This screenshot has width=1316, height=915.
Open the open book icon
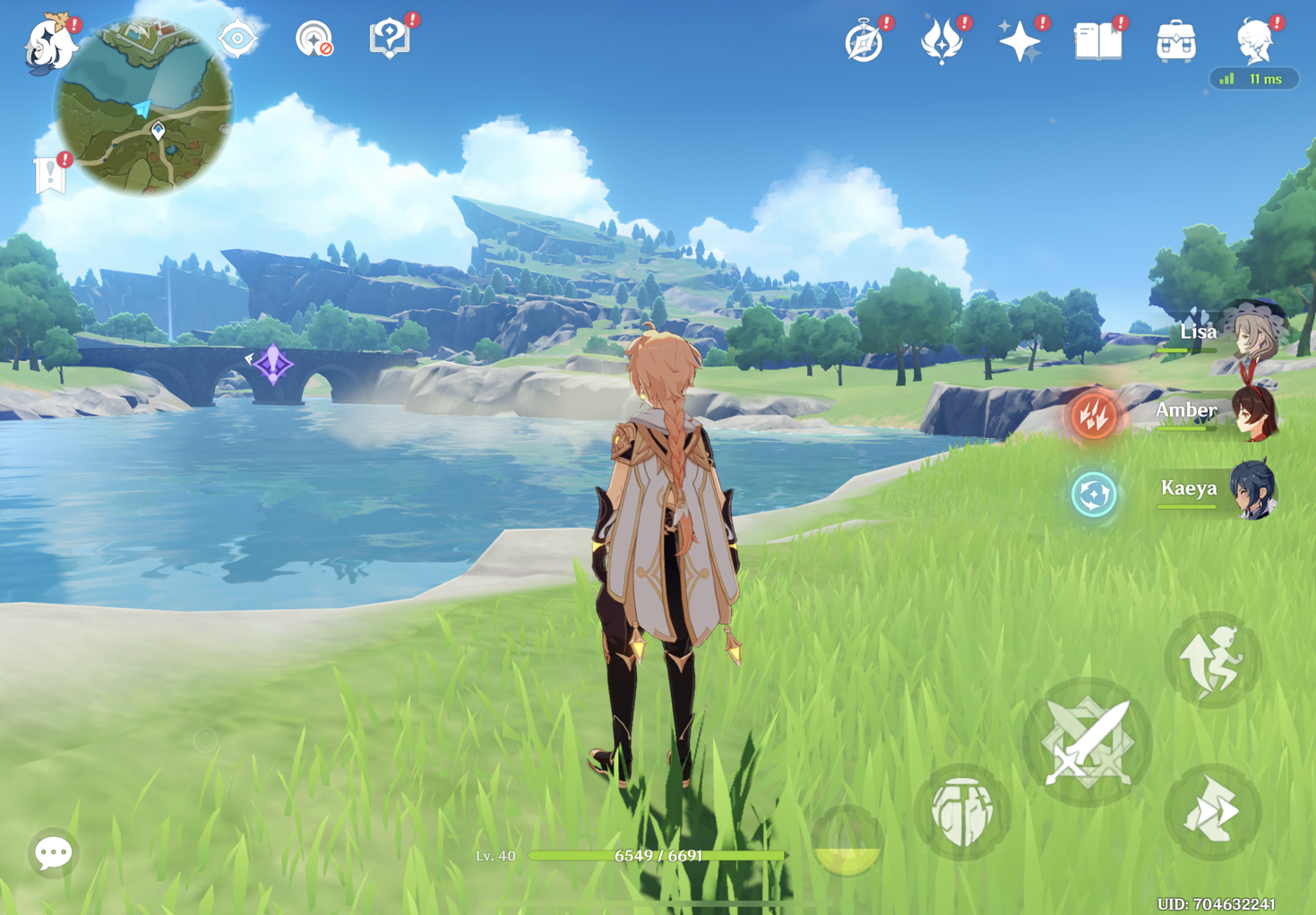[x=1097, y=41]
